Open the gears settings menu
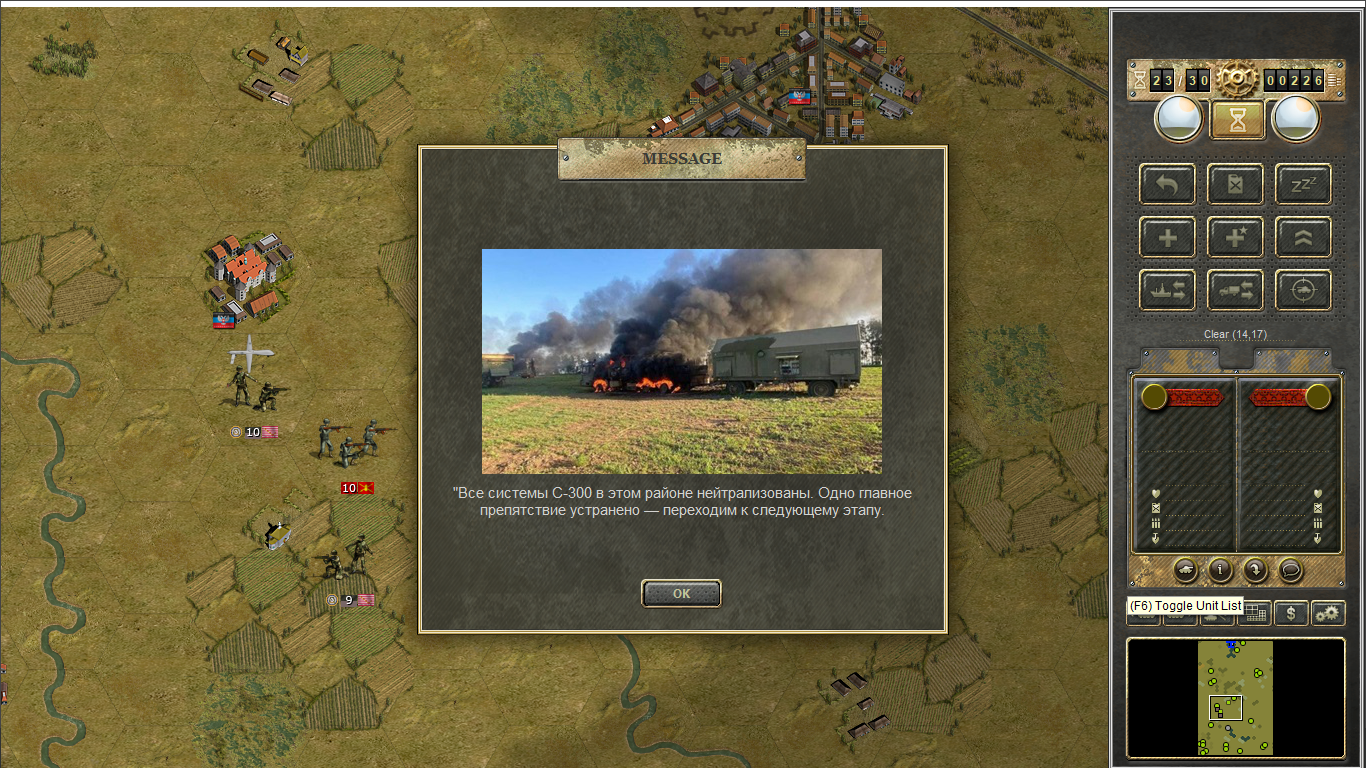This screenshot has width=1366, height=768. [1328, 613]
